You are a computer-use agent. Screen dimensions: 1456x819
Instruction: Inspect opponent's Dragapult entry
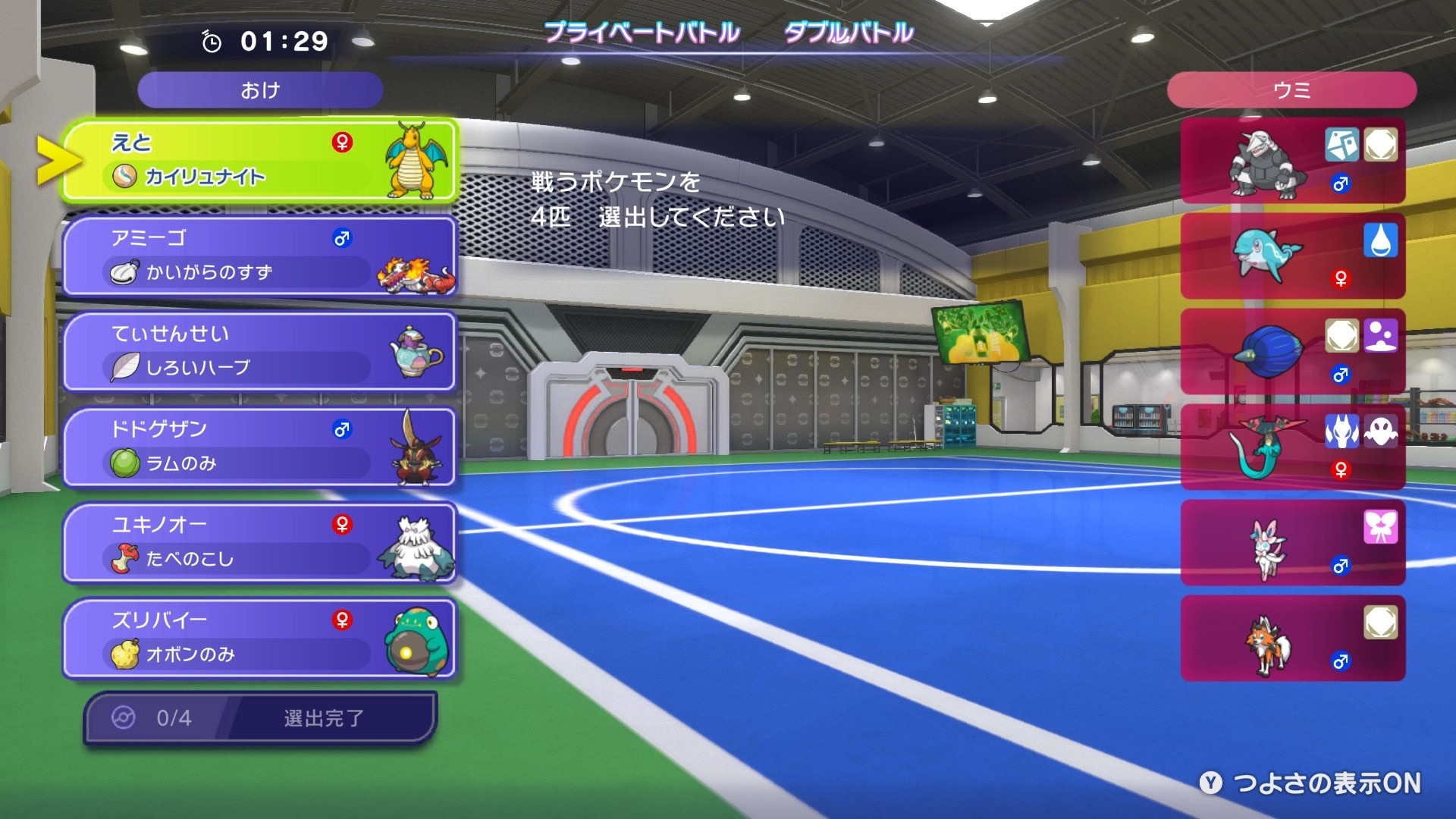point(1292,447)
